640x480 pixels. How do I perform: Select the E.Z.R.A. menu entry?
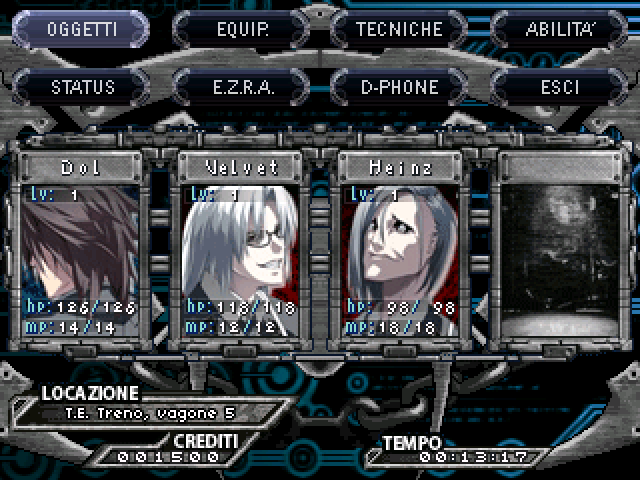coord(242,87)
